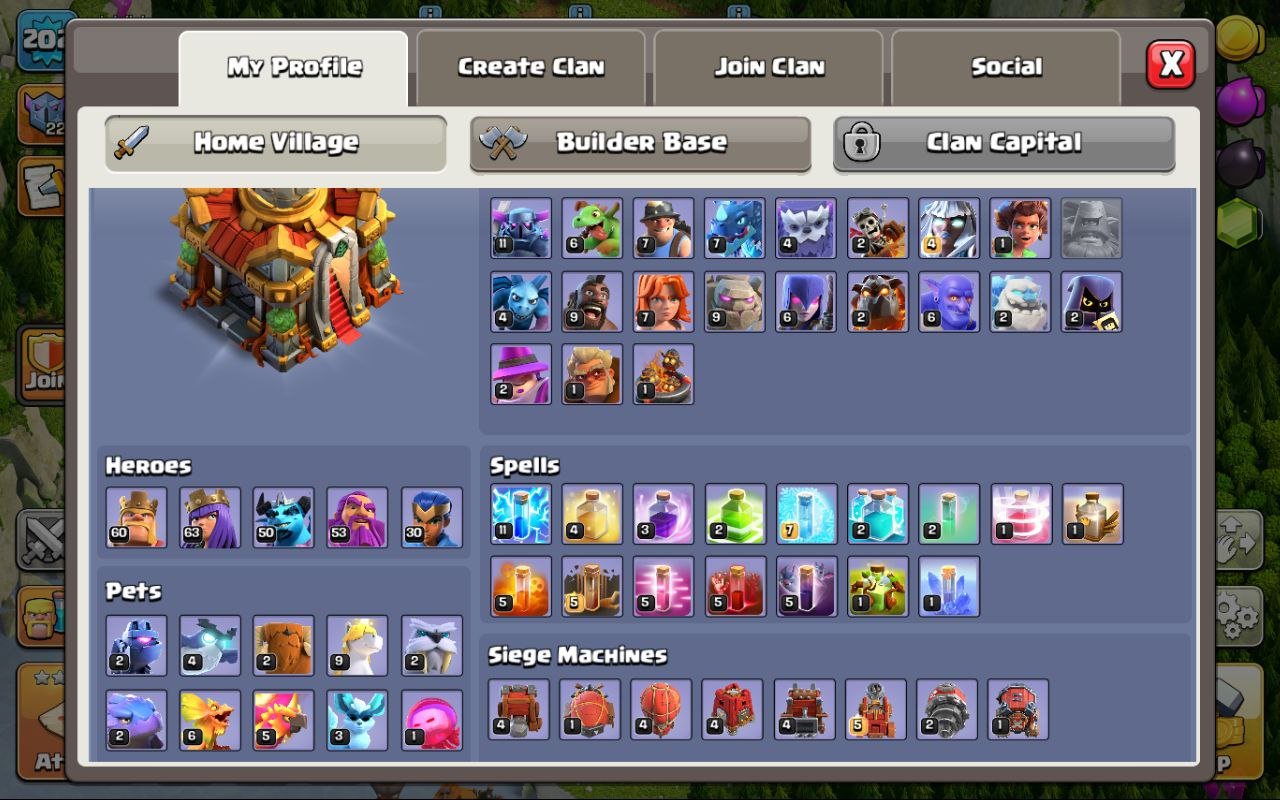View the Archer Queen hero icon
The height and width of the screenshot is (800, 1280).
point(209,518)
